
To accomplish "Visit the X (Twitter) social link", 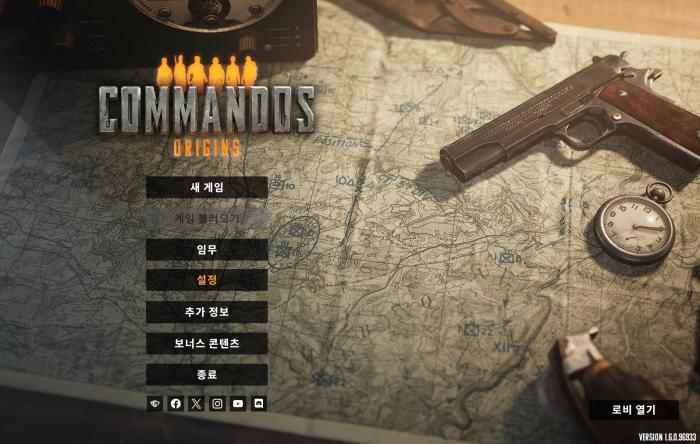I will point(196,404).
